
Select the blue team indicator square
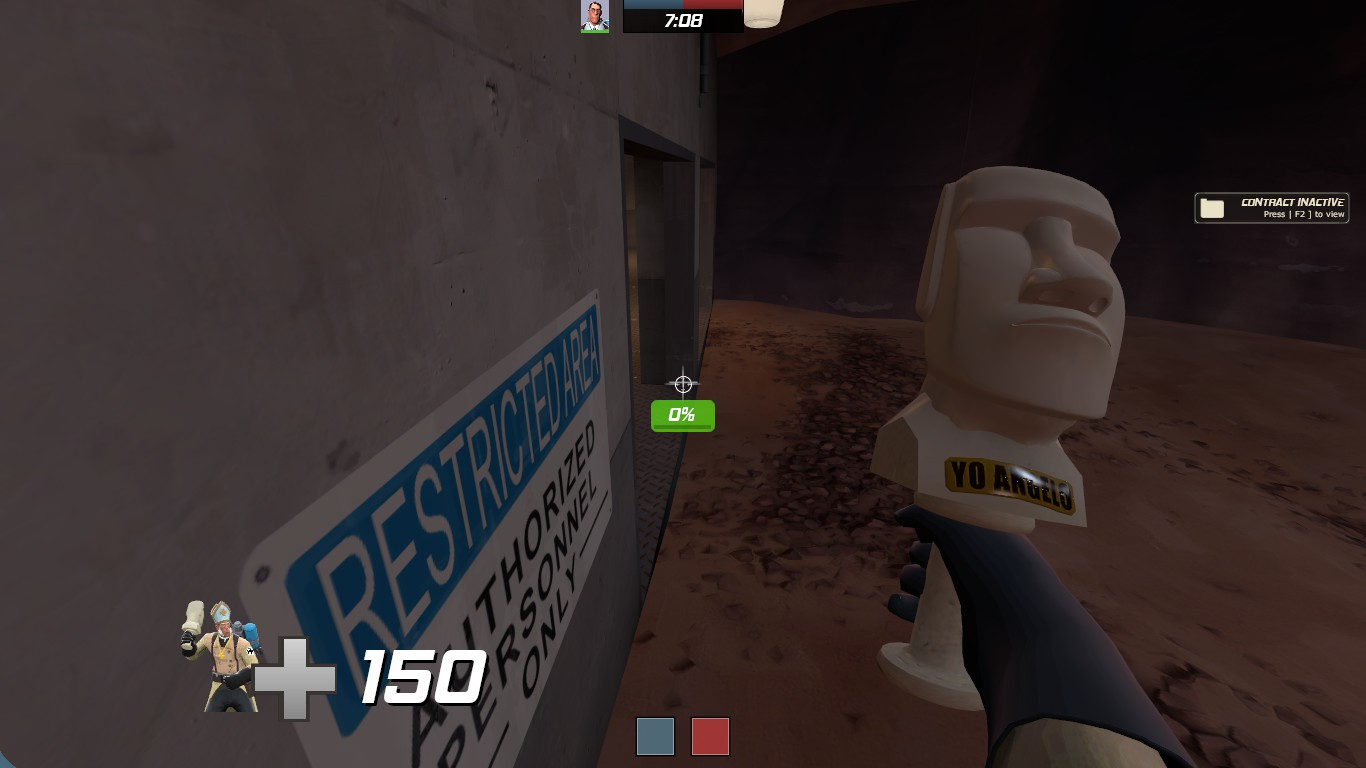tap(655, 736)
